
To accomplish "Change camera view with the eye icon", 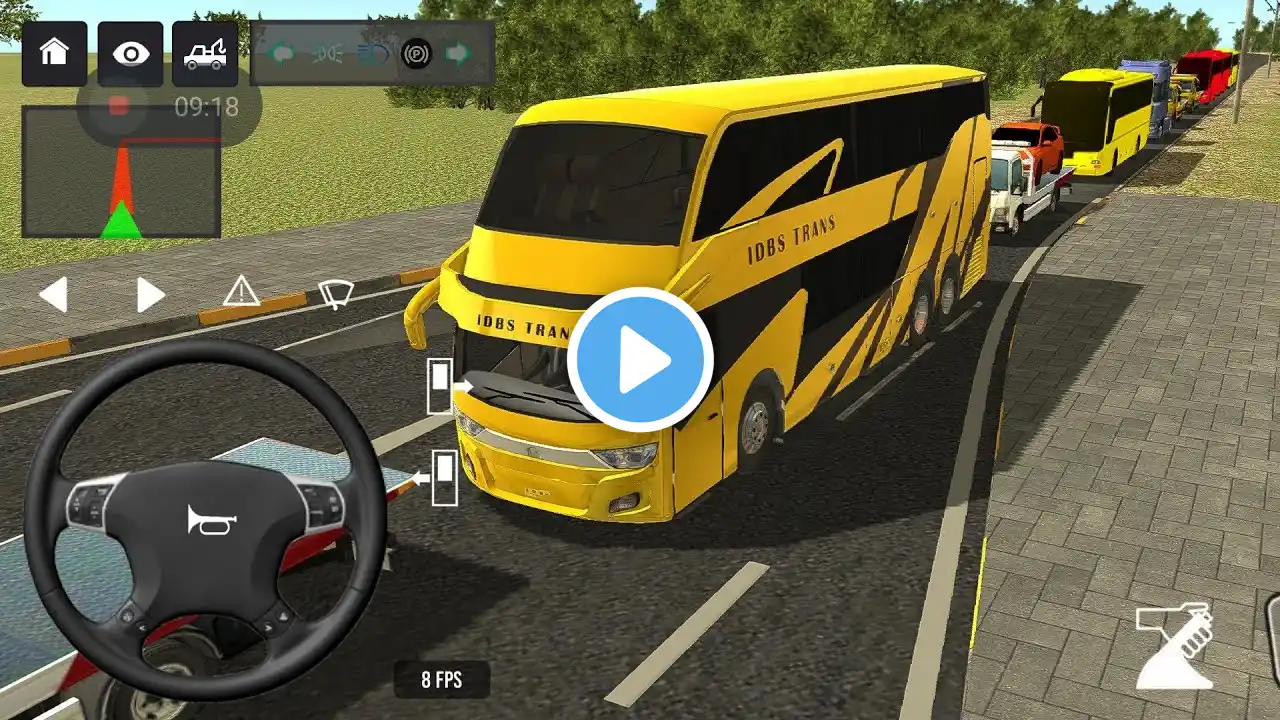I will 130,53.
